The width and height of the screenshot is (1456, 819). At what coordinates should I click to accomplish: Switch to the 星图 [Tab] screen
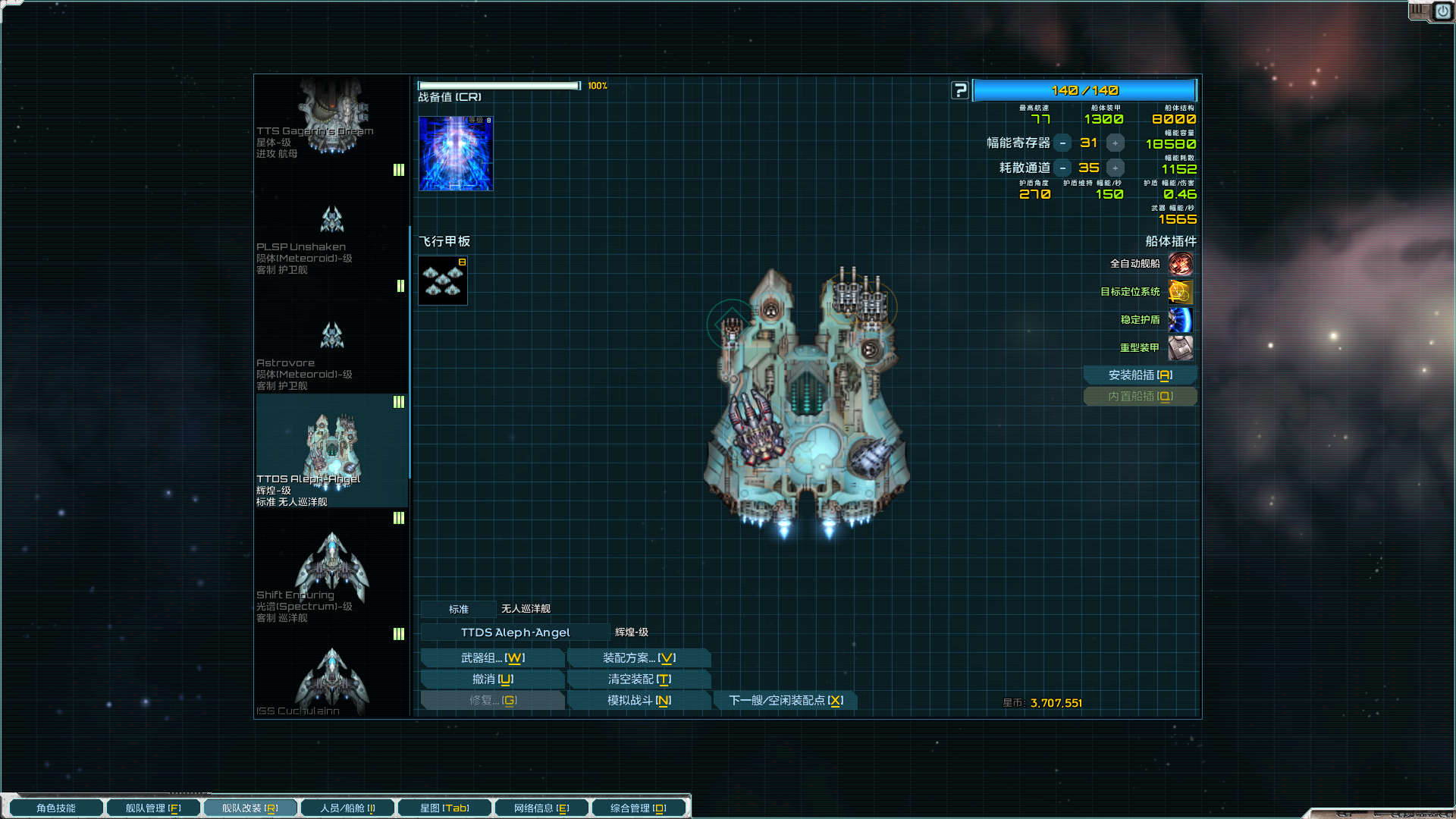click(444, 807)
